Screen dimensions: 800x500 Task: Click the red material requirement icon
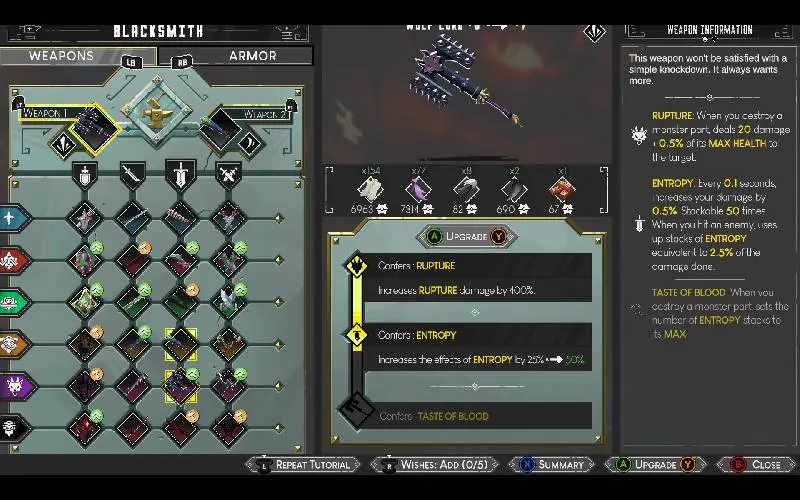562,188
